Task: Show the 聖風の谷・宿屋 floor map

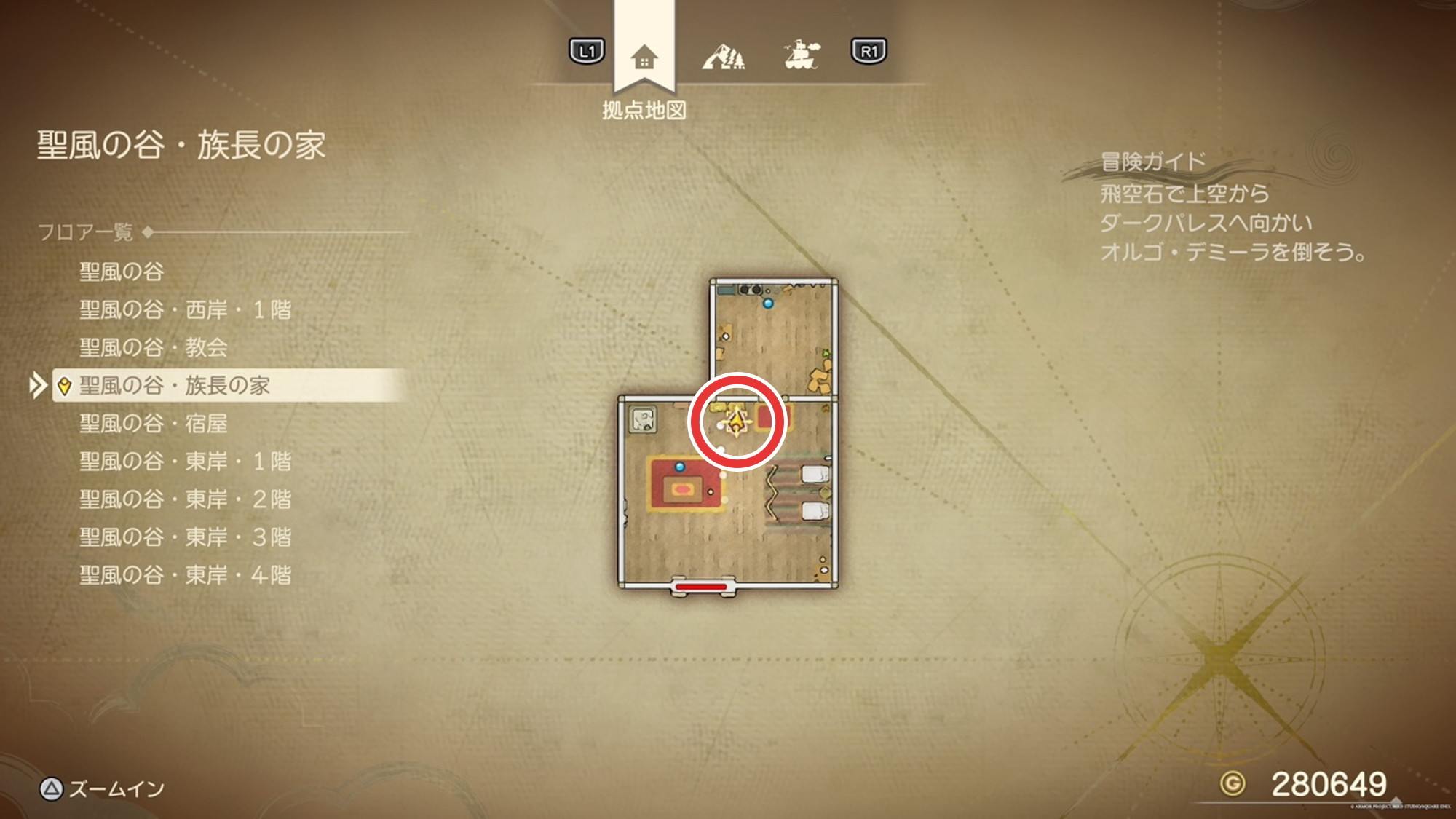Action: point(153,424)
